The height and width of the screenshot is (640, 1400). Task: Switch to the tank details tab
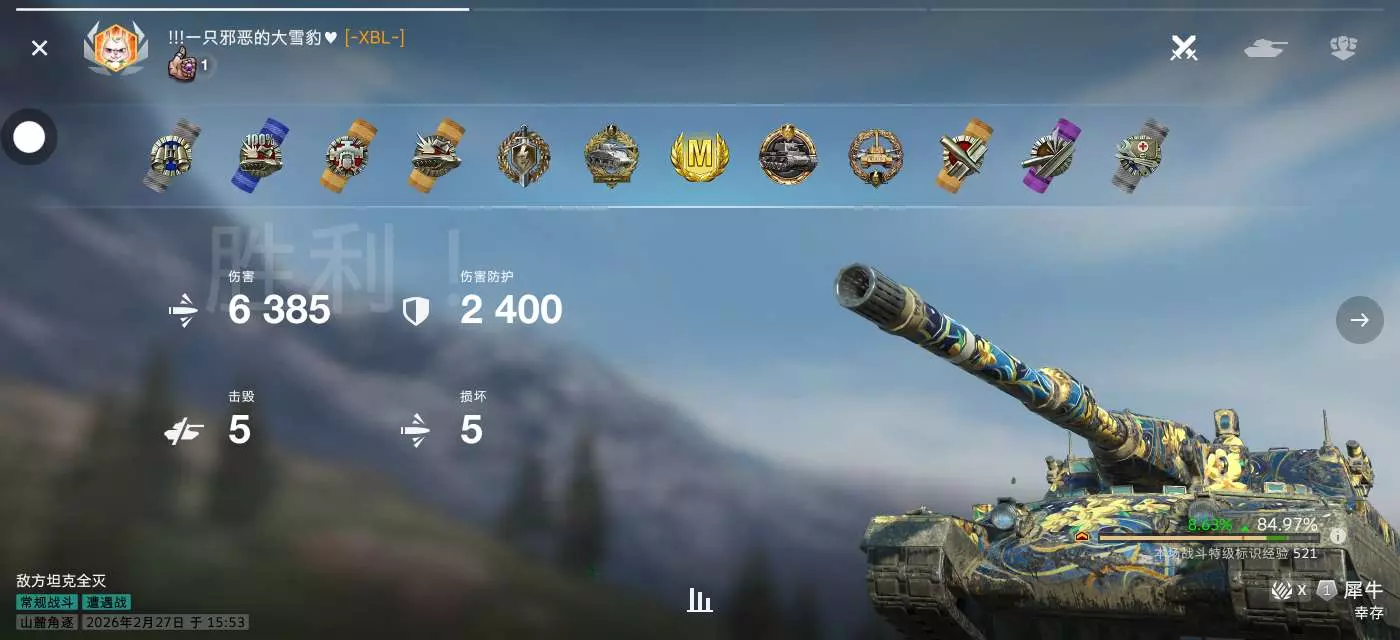[1265, 47]
